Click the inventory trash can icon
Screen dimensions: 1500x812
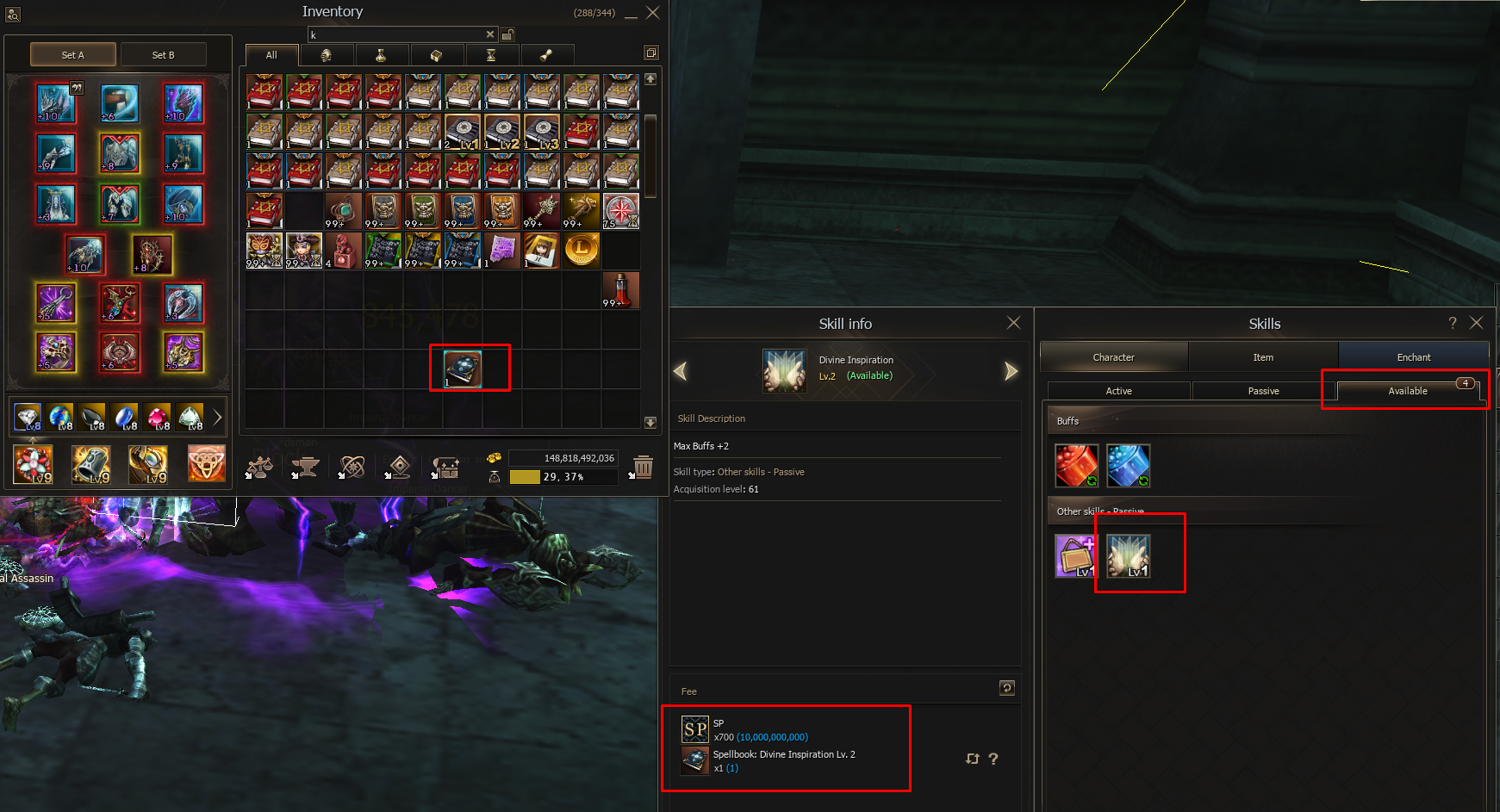coord(643,467)
